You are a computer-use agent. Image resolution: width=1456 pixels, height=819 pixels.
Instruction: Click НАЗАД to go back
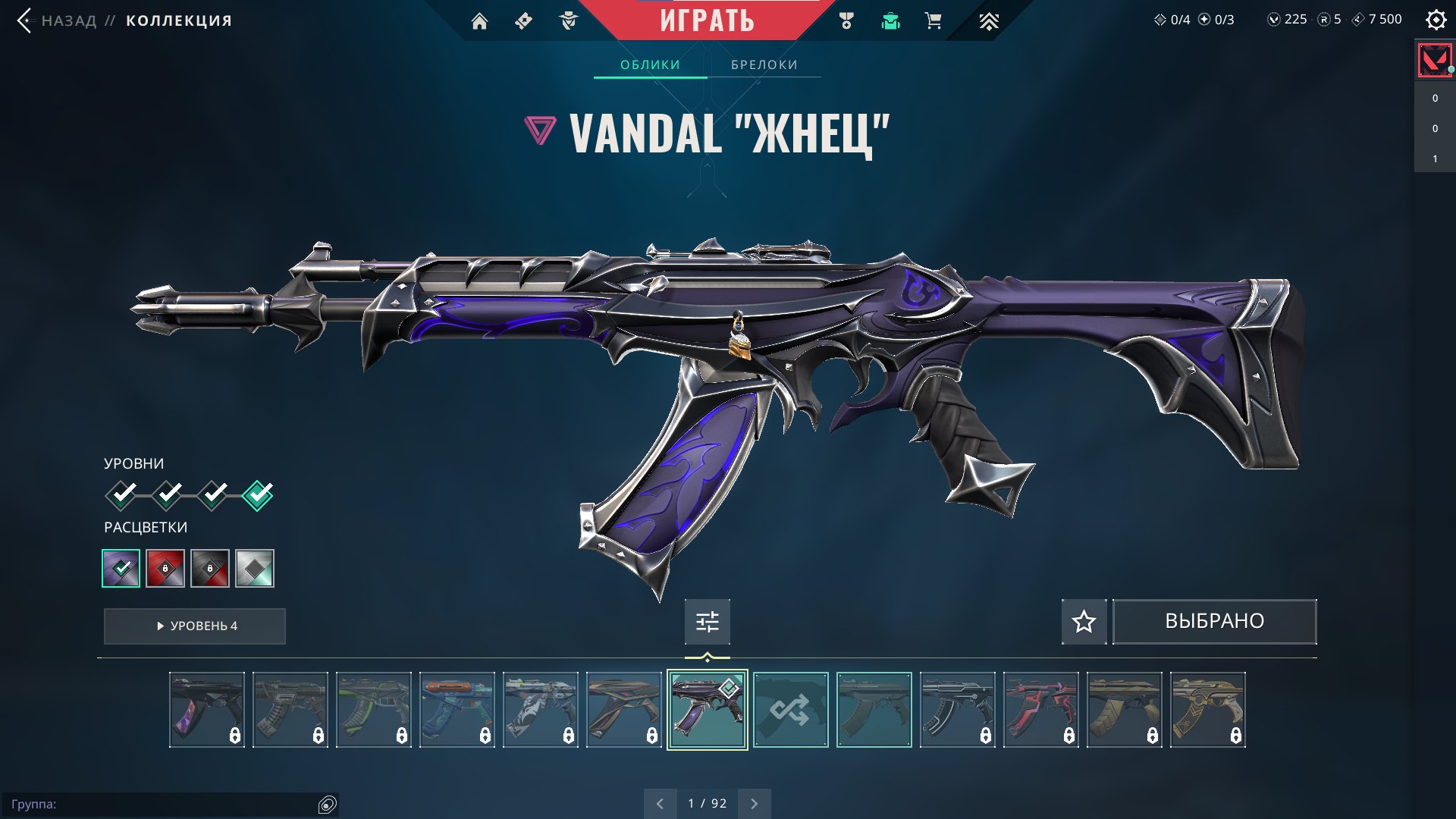(68, 20)
